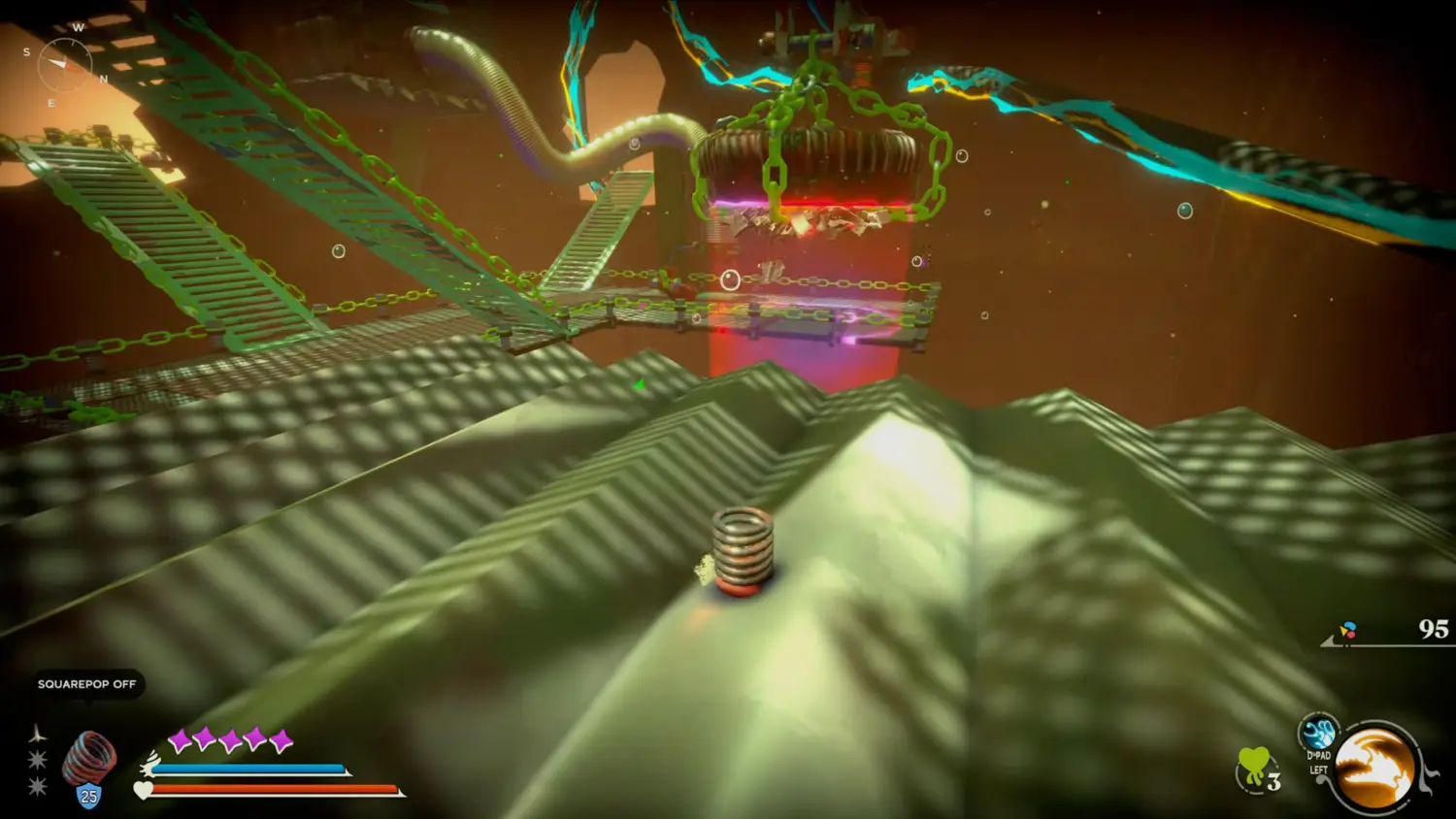The image size is (1456, 819).
Task: Activate the small blue swirl ability
Action: click(1317, 732)
